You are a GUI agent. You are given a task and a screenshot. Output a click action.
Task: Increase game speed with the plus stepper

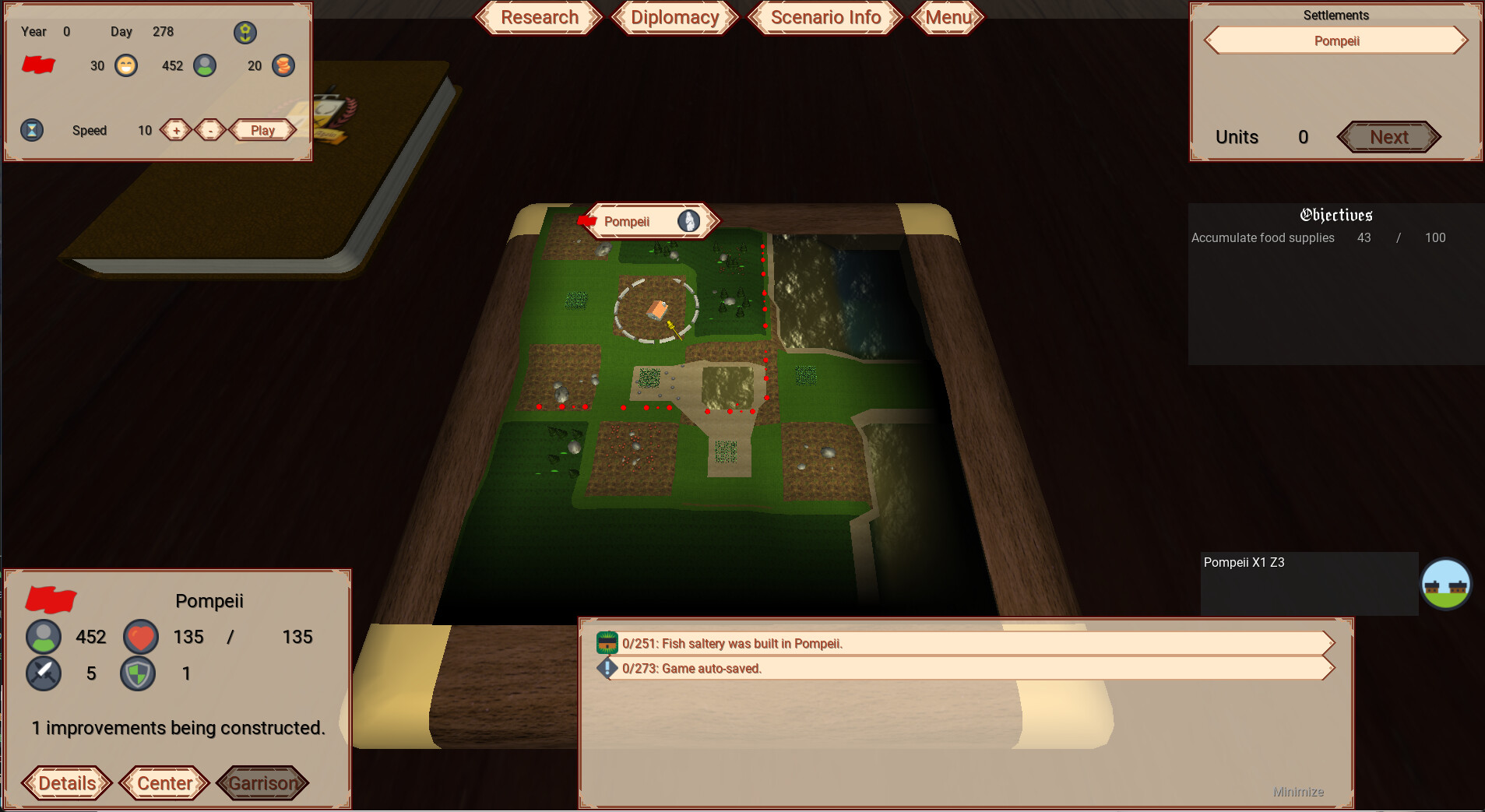click(174, 129)
